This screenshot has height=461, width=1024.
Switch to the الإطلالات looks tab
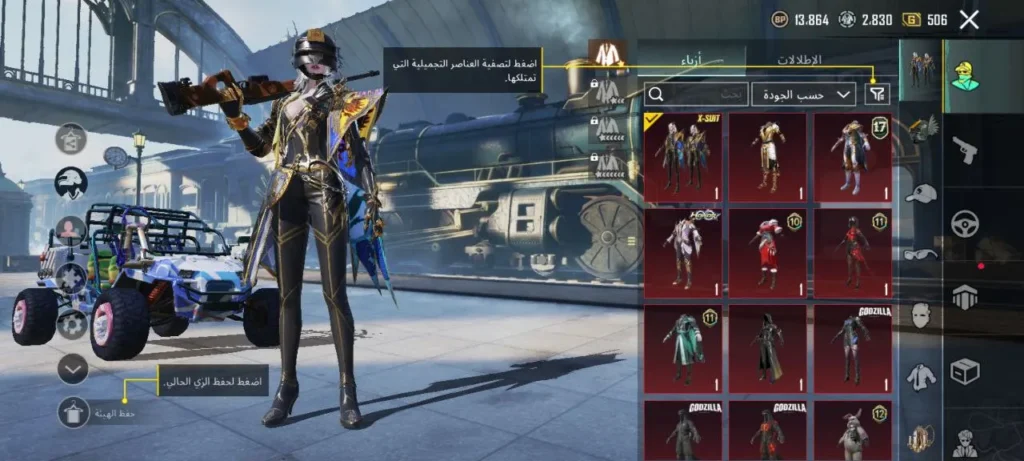[x=799, y=59]
